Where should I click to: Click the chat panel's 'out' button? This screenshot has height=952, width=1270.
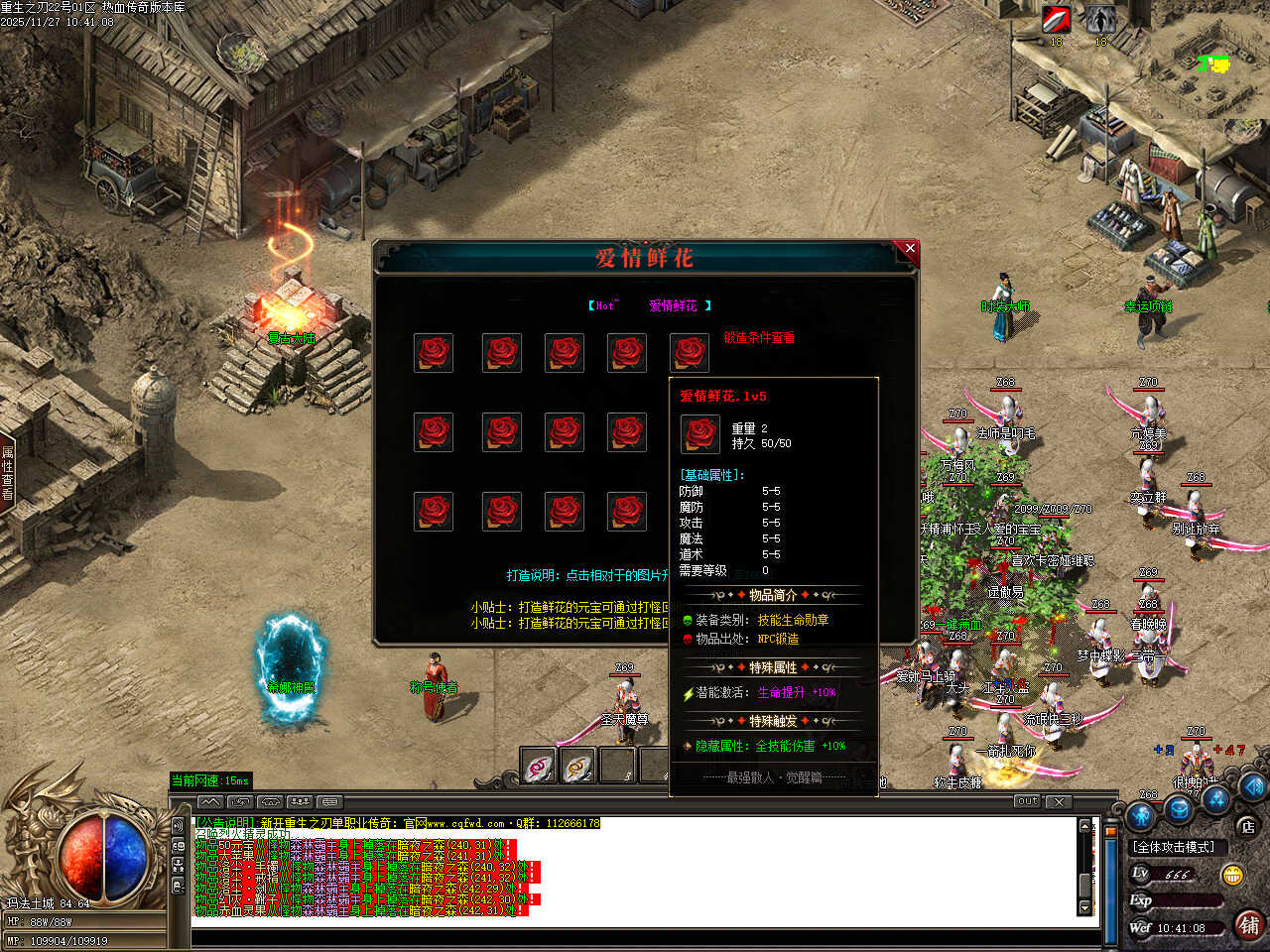coord(1027,801)
